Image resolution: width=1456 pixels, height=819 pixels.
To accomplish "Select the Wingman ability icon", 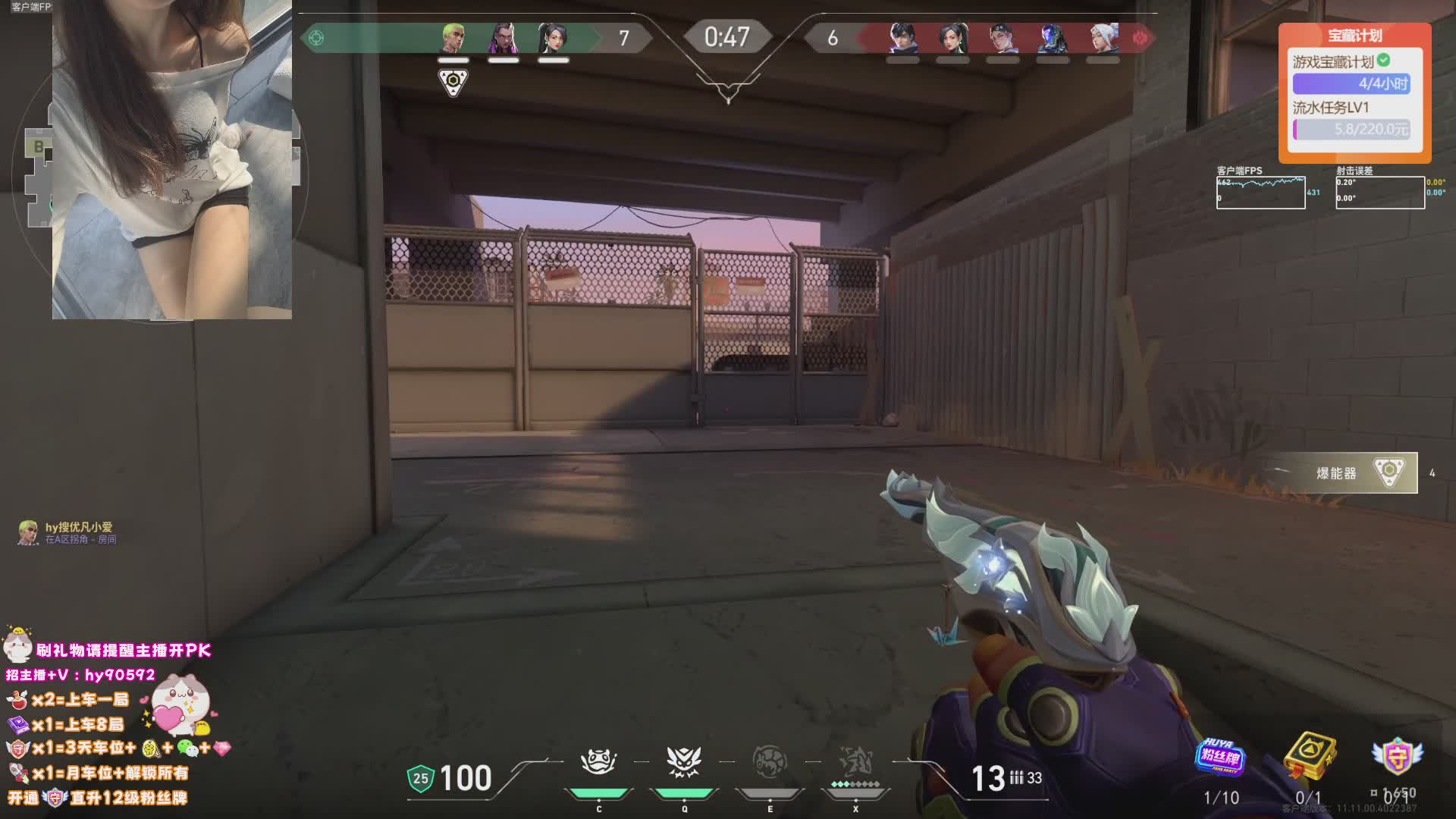I will [683, 762].
